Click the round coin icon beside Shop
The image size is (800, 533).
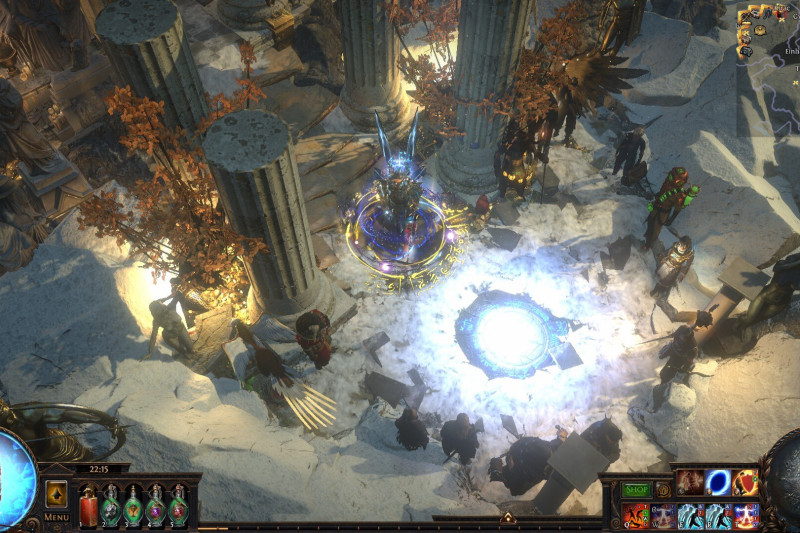(x=663, y=490)
